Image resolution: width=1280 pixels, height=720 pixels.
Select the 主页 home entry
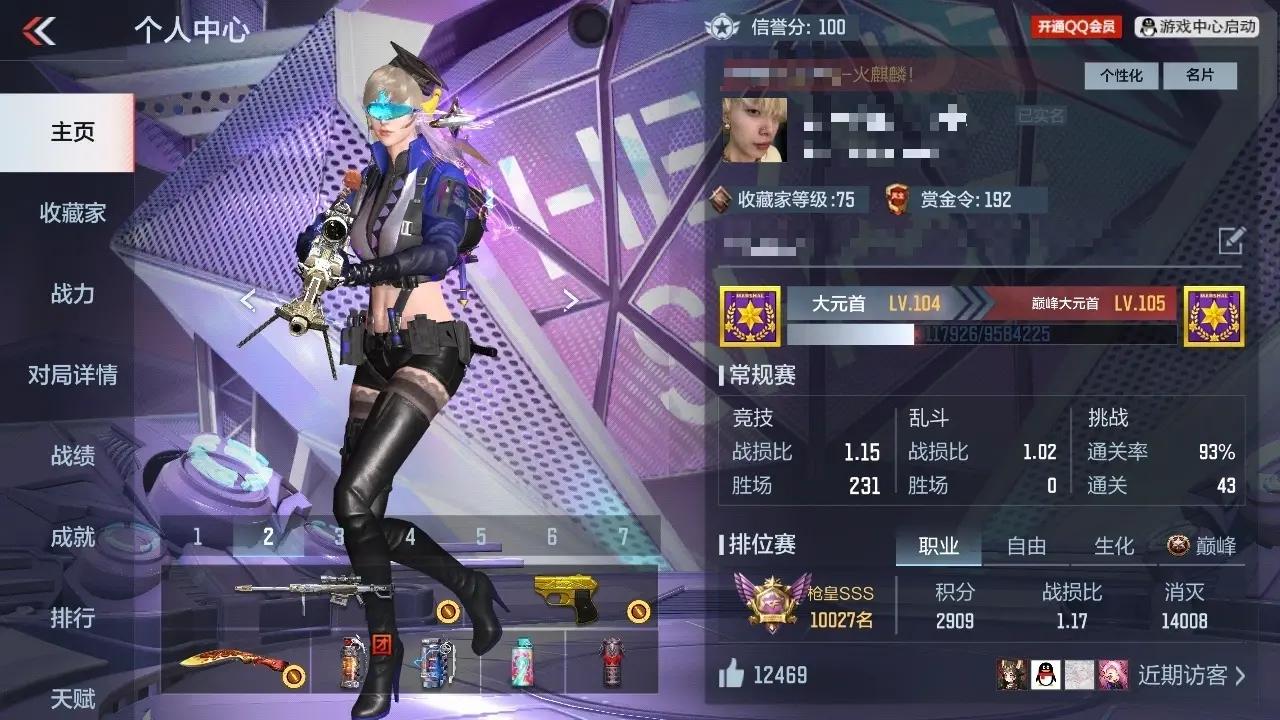pyautogui.click(x=72, y=132)
